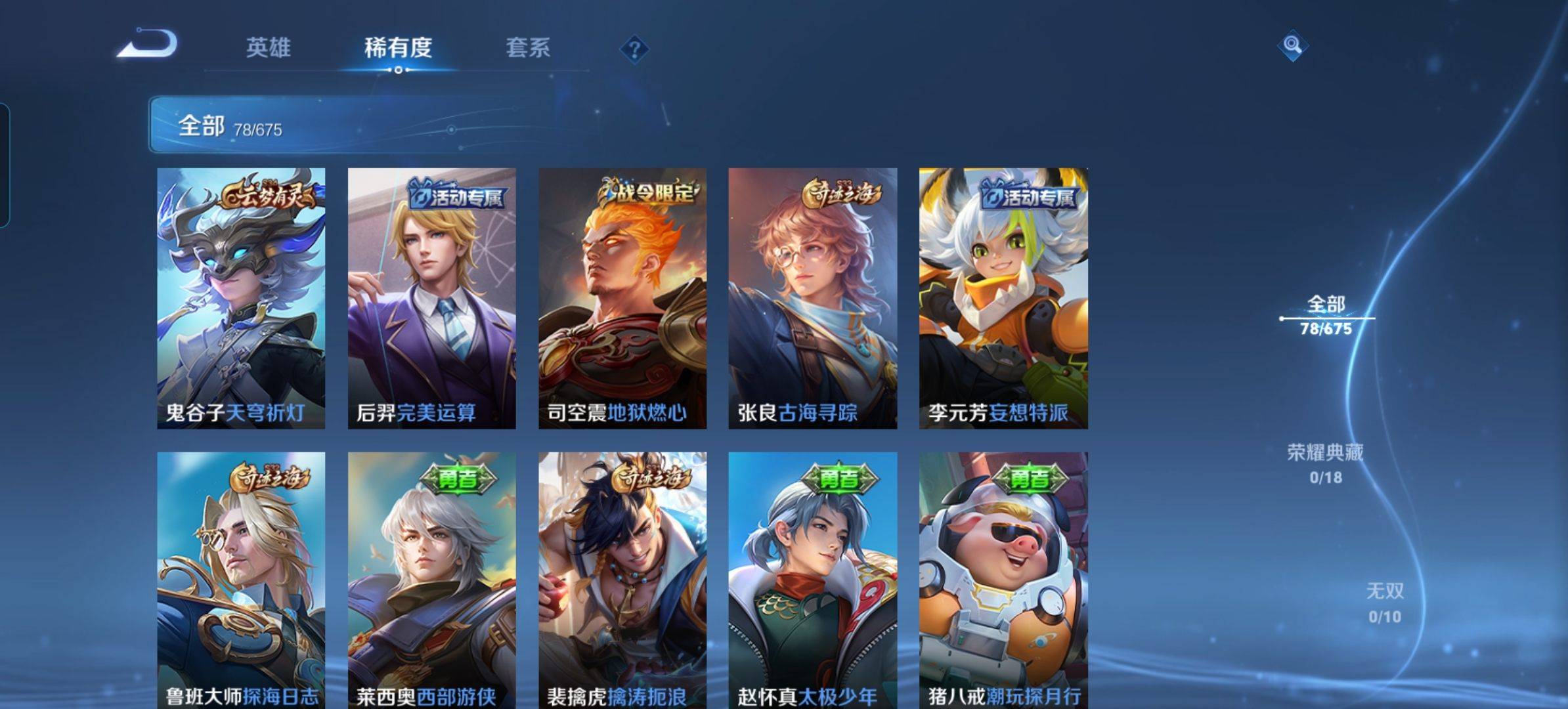The image size is (1568, 709).
Task: Open the 套系 tab
Action: 528,47
